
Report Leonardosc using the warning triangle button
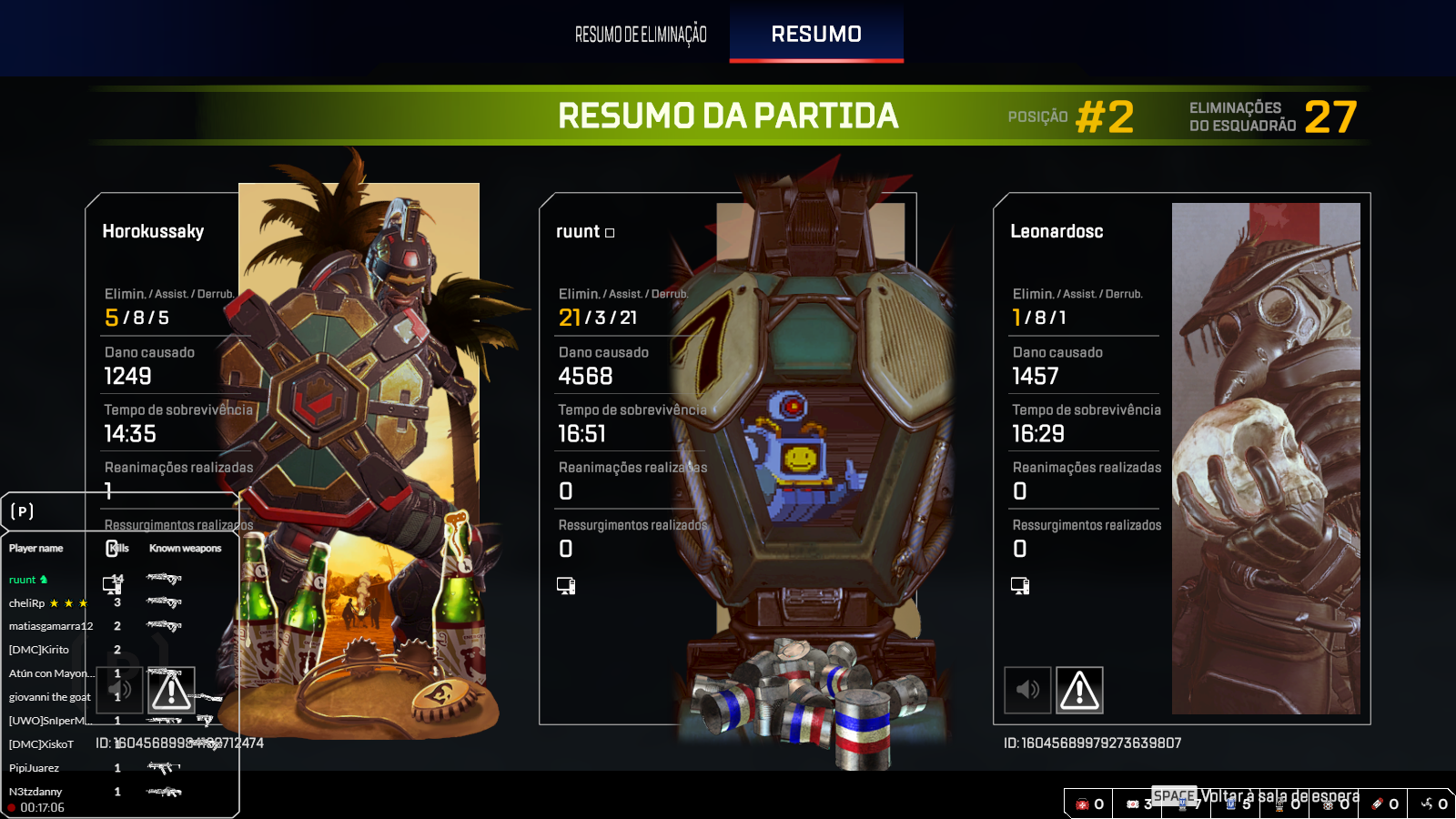pyautogui.click(x=1079, y=690)
